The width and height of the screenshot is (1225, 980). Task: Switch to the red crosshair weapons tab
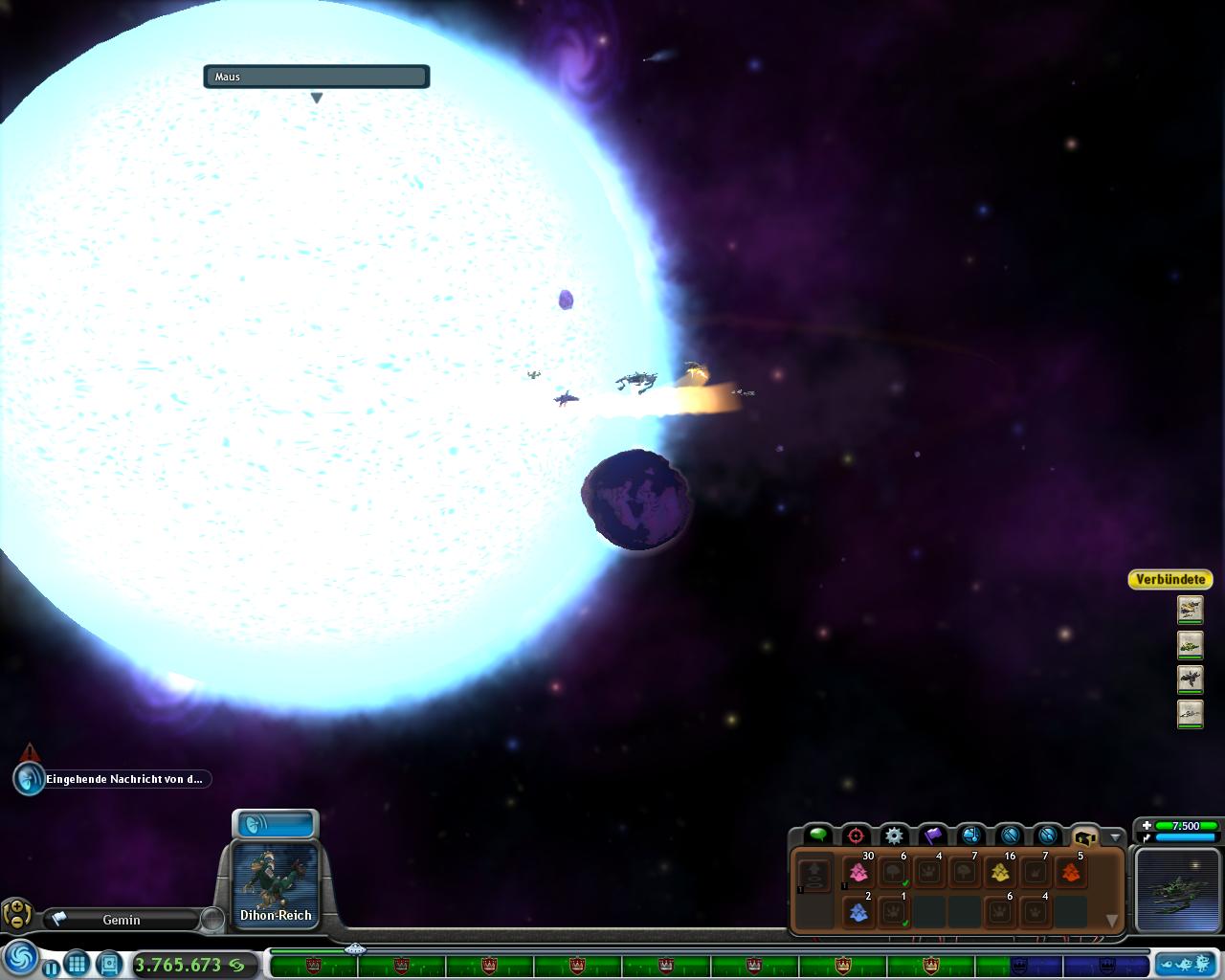point(856,835)
